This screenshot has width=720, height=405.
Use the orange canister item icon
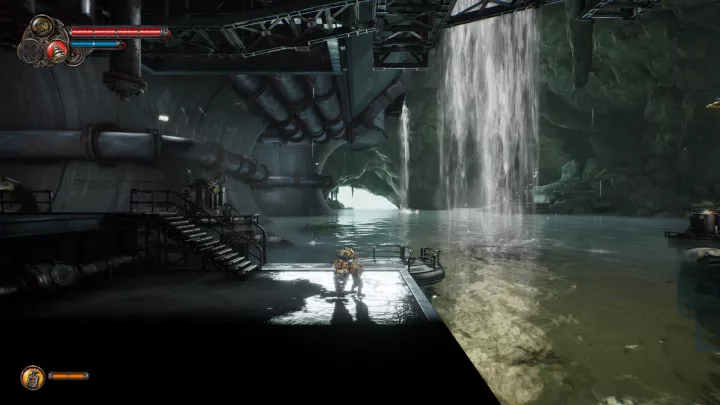pos(32,376)
